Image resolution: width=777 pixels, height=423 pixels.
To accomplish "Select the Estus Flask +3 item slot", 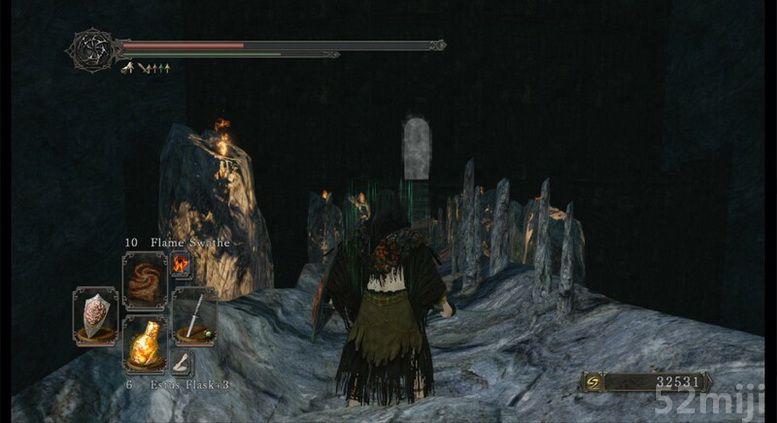I will click(x=143, y=345).
